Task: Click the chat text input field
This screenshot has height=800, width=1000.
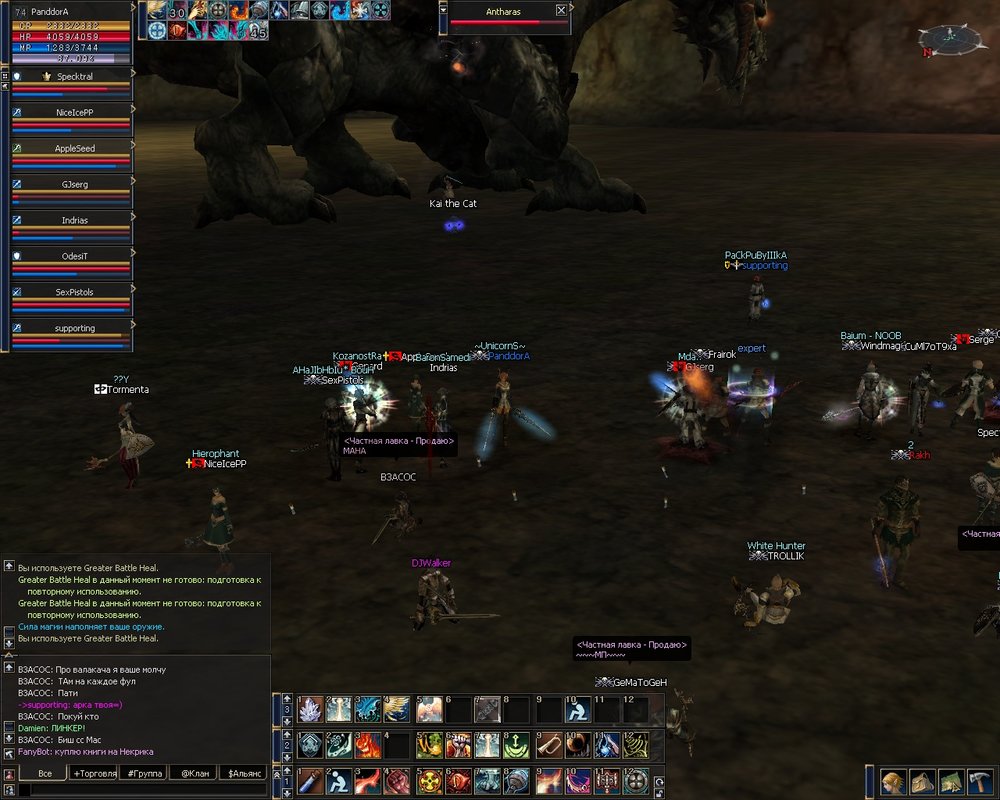Action: pos(140,790)
